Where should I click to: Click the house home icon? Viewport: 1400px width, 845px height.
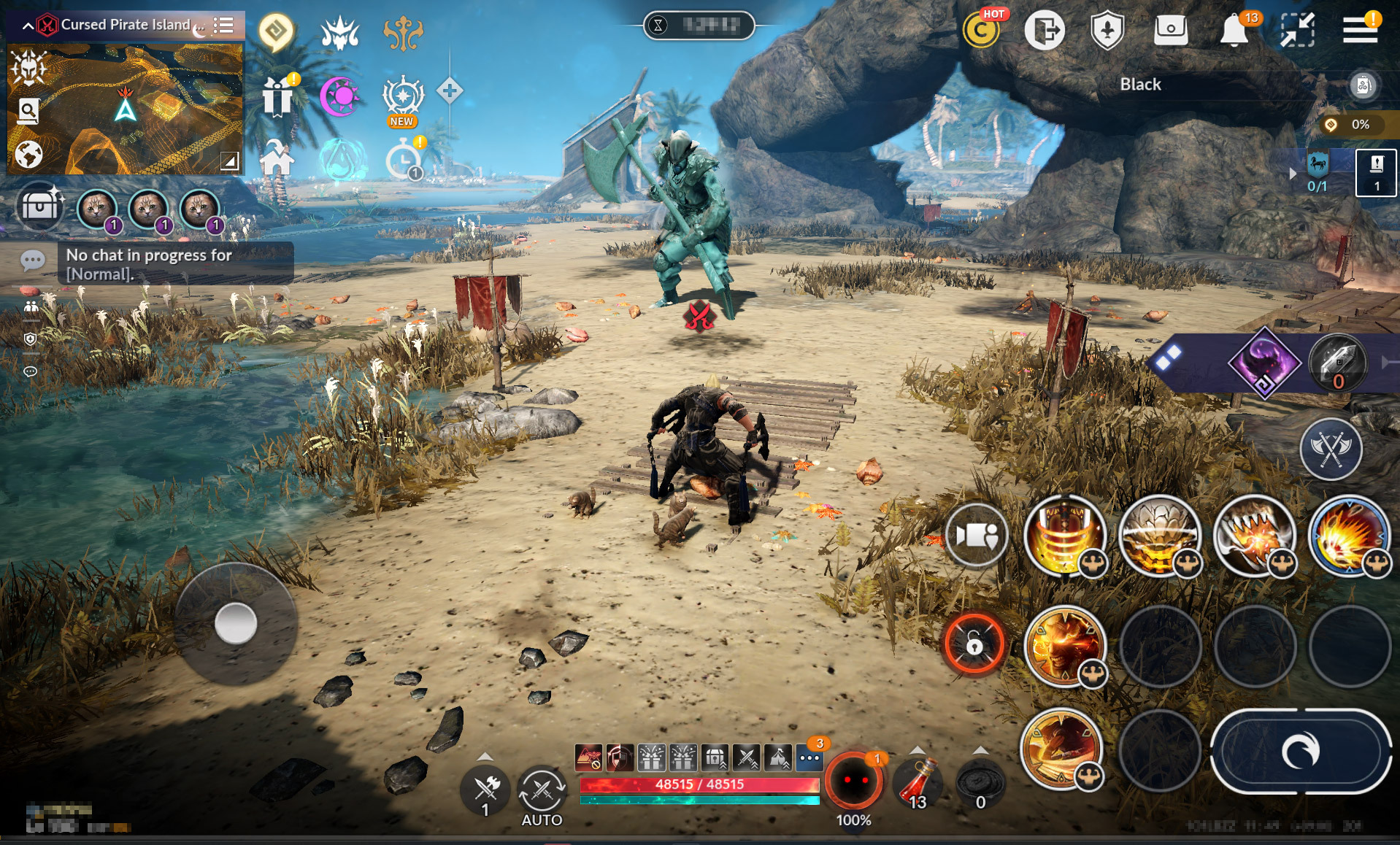tap(277, 158)
